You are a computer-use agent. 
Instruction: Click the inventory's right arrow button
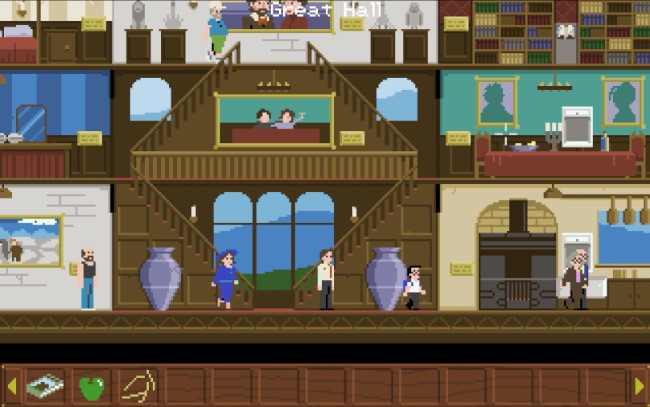pyautogui.click(x=639, y=385)
